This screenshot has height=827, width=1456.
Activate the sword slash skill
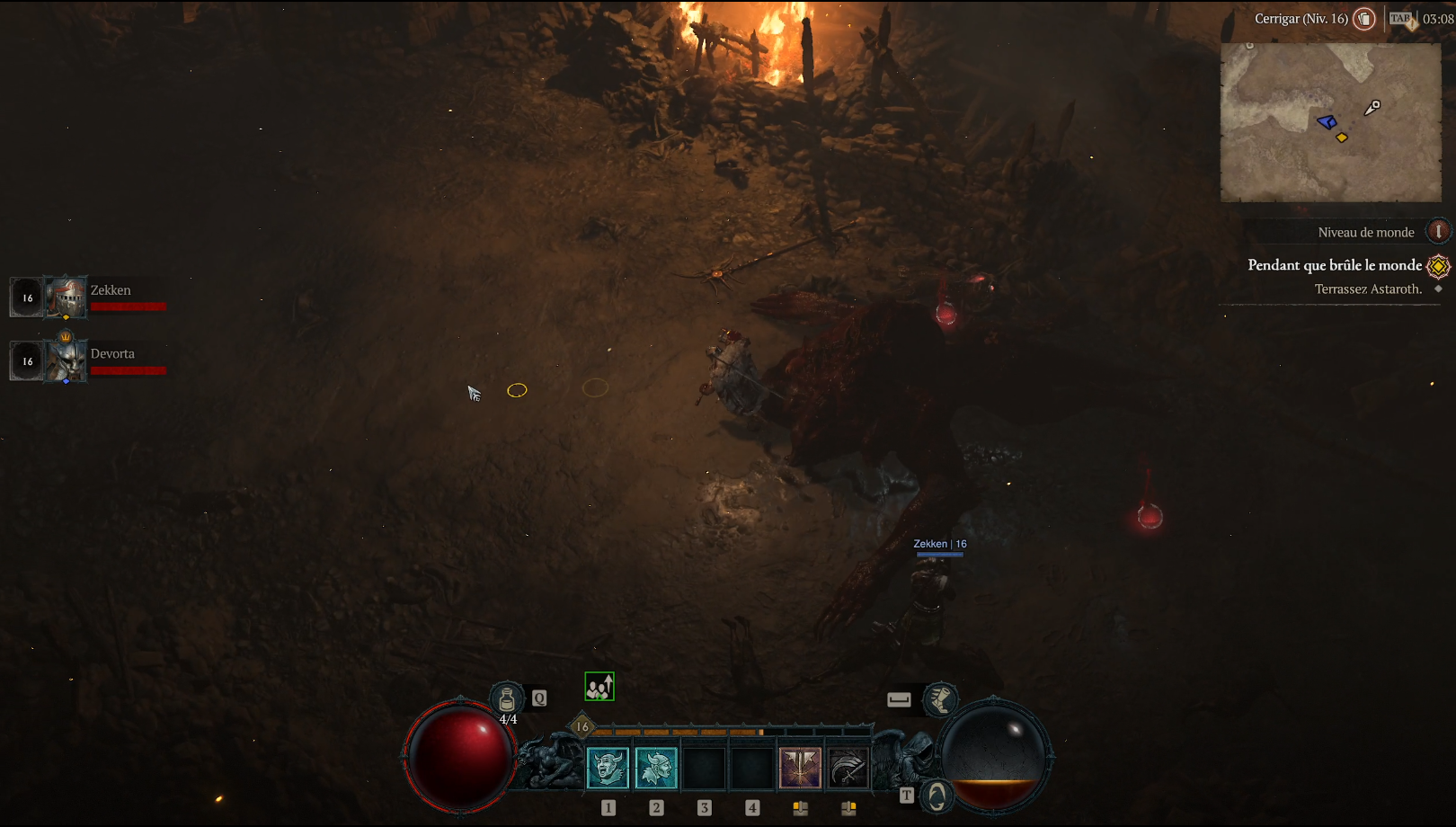(x=848, y=769)
